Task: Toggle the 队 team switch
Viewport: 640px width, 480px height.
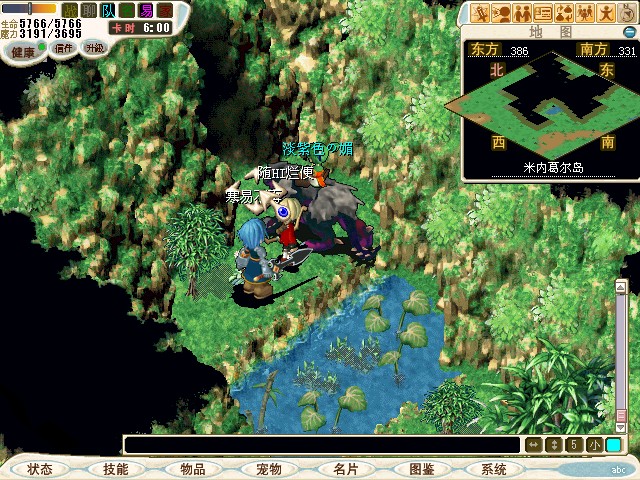Action: 107,9
